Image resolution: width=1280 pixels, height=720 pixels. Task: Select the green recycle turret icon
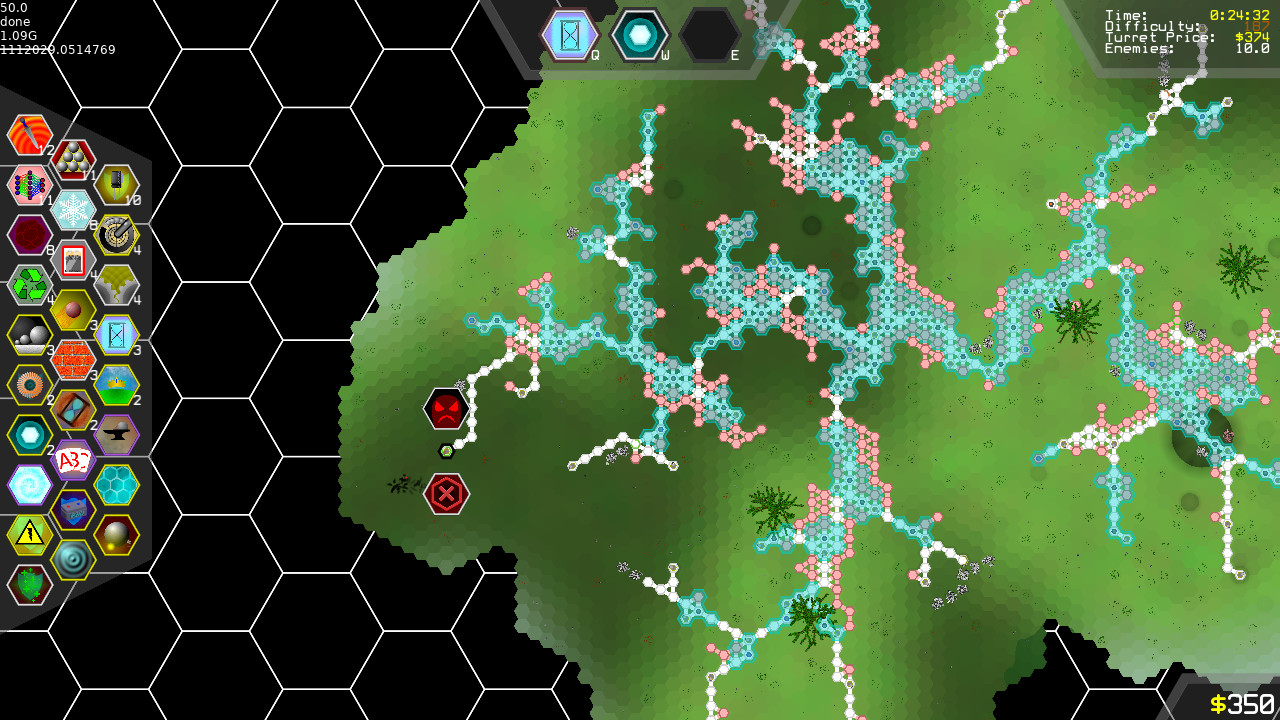point(30,285)
